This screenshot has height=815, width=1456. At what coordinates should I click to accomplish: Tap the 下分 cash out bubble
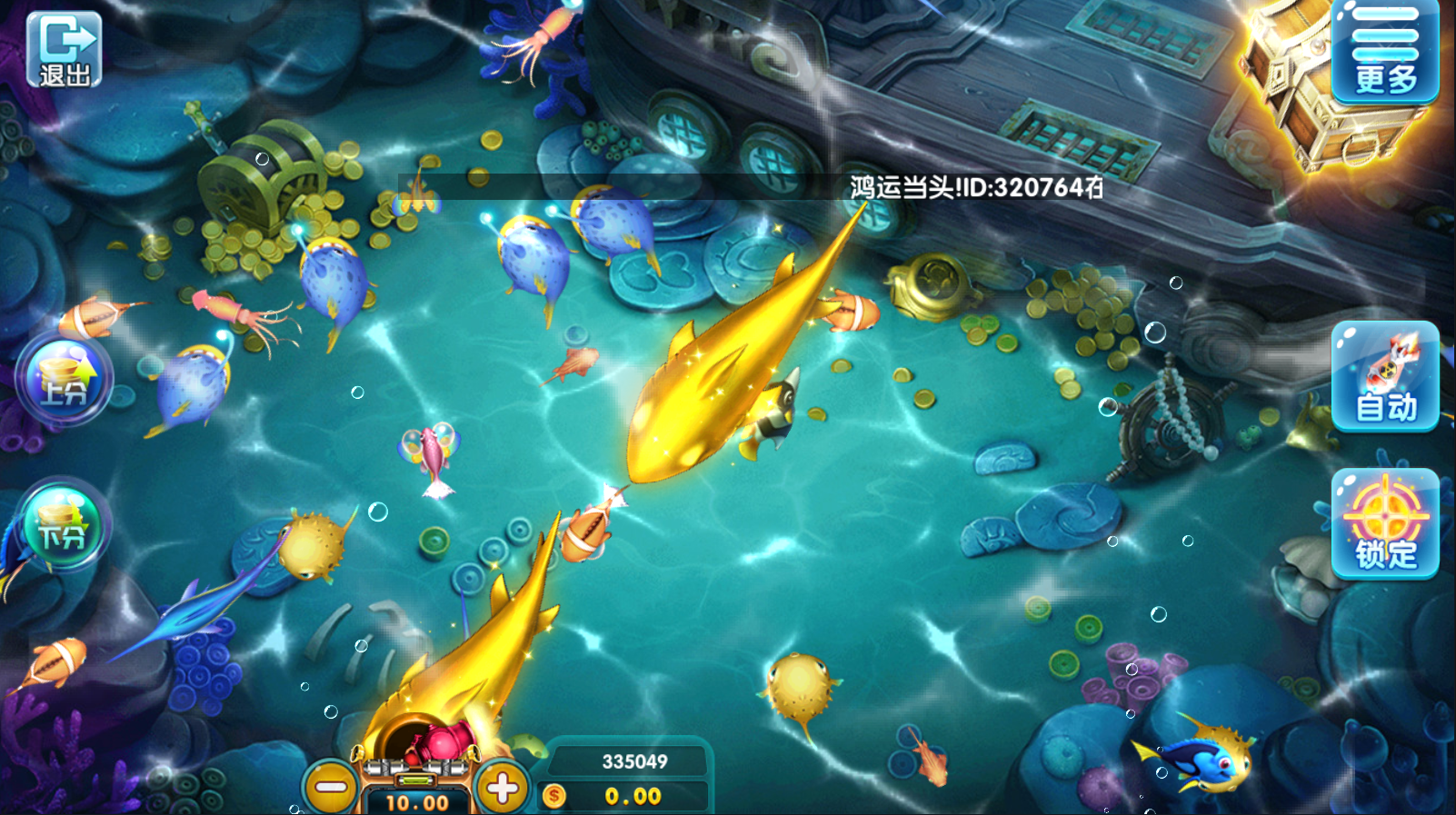coord(62,524)
